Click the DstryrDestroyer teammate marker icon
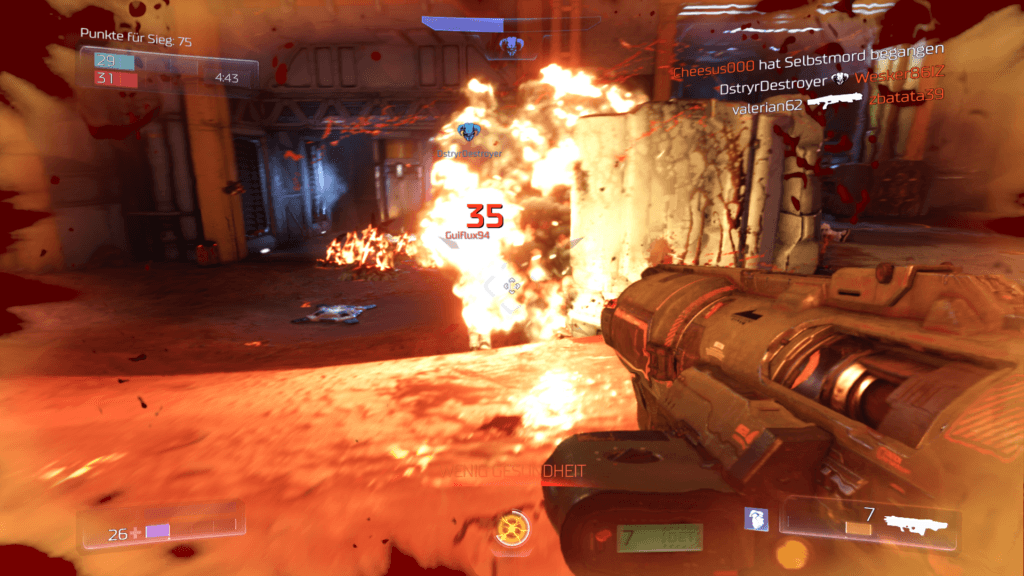Screen dimensions: 1024x576 tap(467, 132)
